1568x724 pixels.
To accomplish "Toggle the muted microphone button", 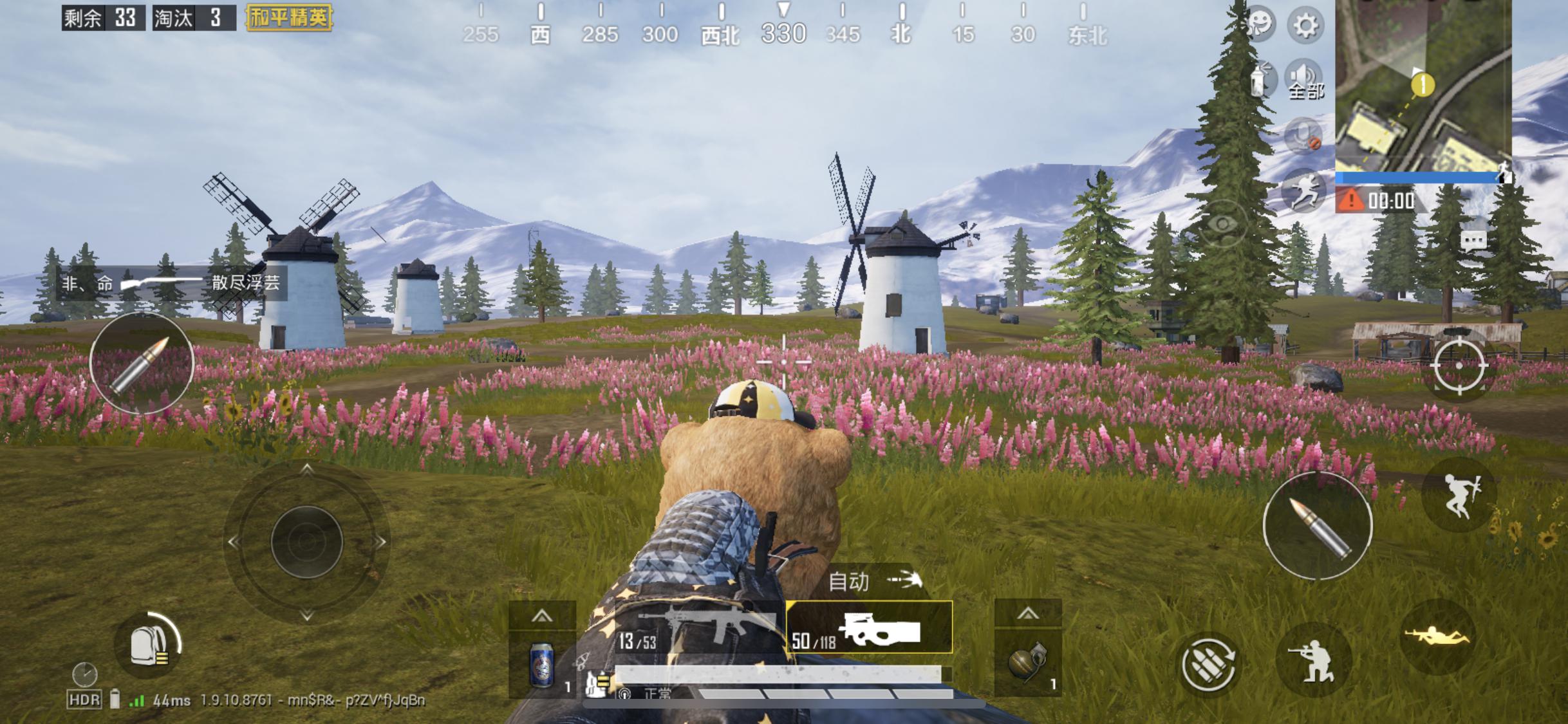I will click(1303, 136).
